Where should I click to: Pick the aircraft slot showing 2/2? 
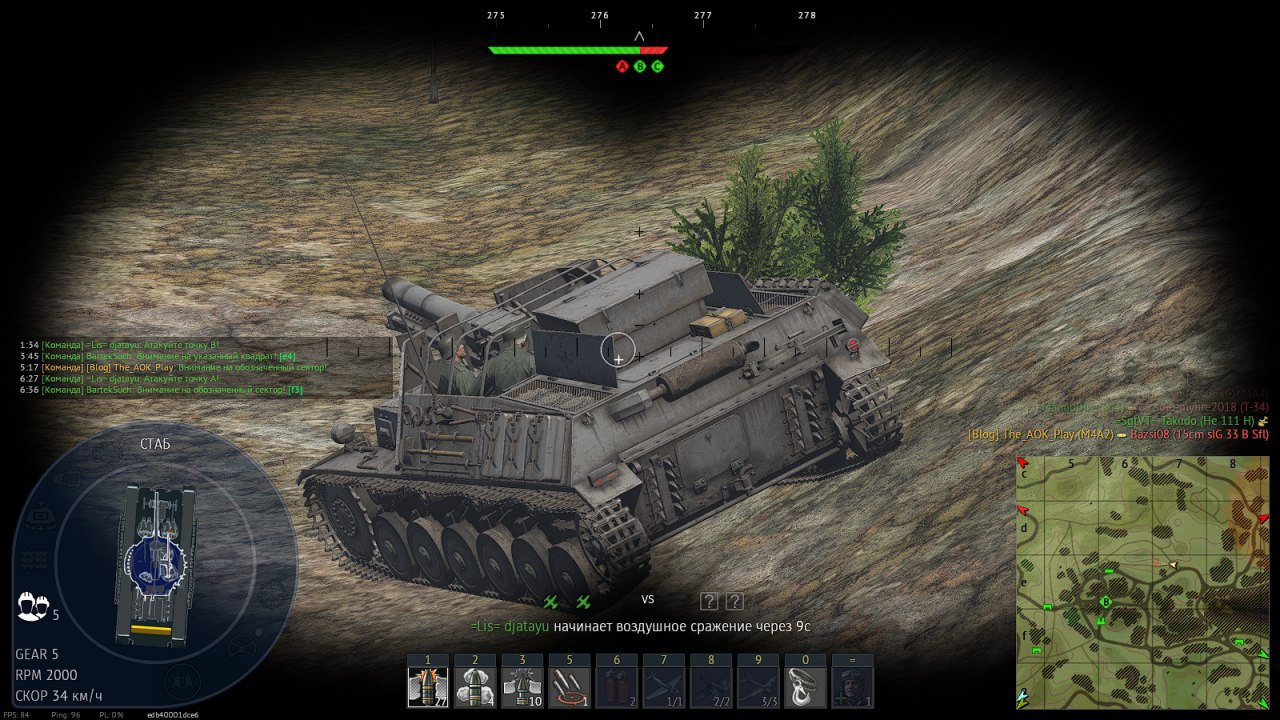[711, 687]
